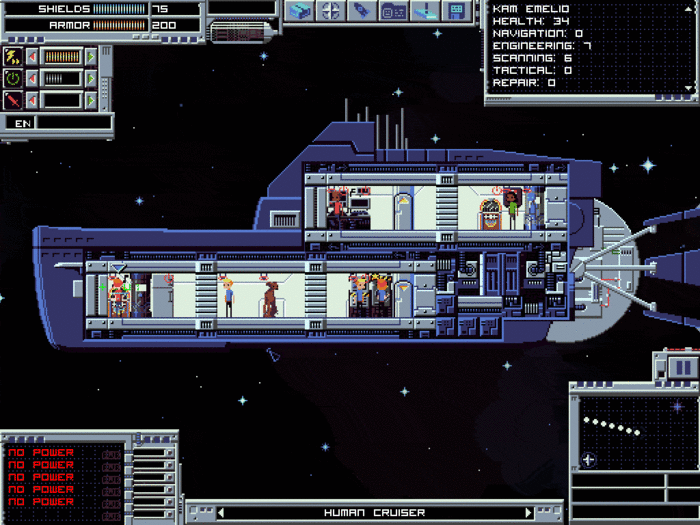This screenshot has width=700, height=525.
Task: Increase power on the lightning bolt system
Action: 92,56
